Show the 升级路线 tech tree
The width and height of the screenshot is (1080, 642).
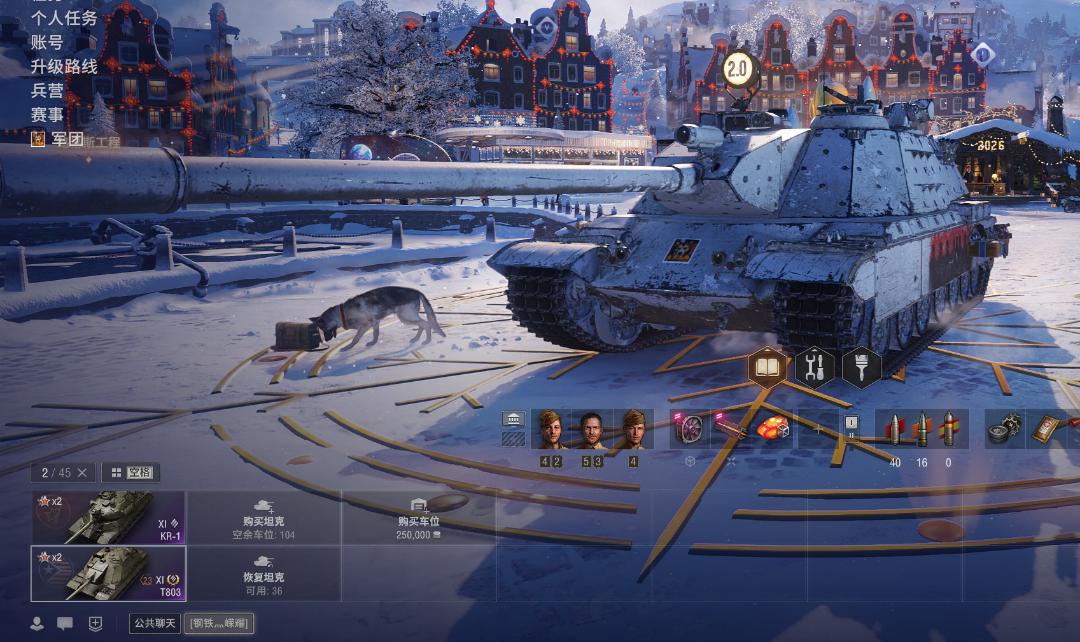pyautogui.click(x=64, y=66)
